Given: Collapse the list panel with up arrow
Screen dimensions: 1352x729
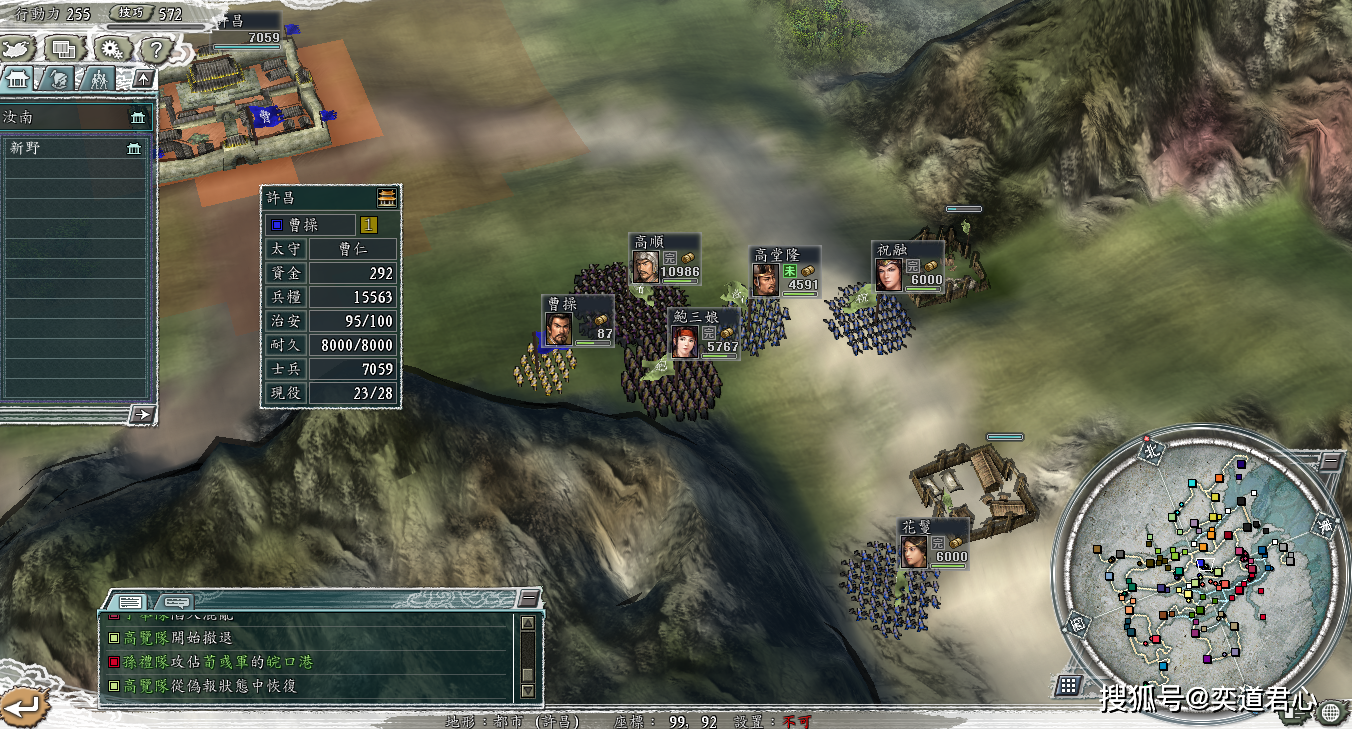Looking at the screenshot, I should [144, 79].
